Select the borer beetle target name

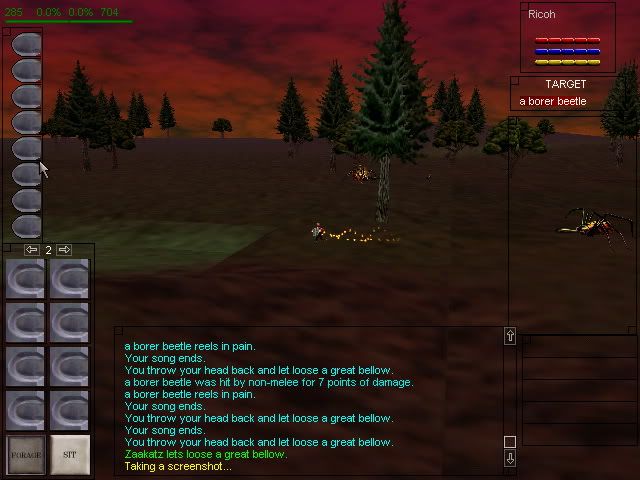(x=553, y=102)
